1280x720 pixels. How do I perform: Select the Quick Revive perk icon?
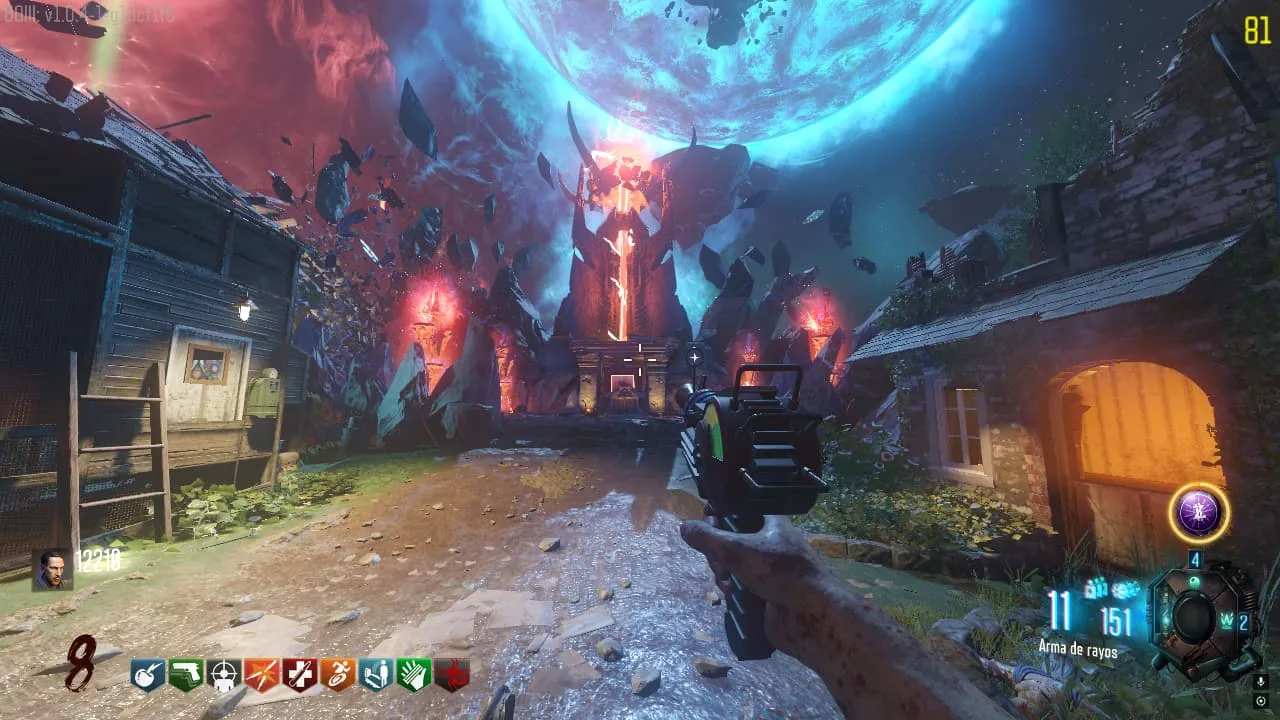pos(375,675)
